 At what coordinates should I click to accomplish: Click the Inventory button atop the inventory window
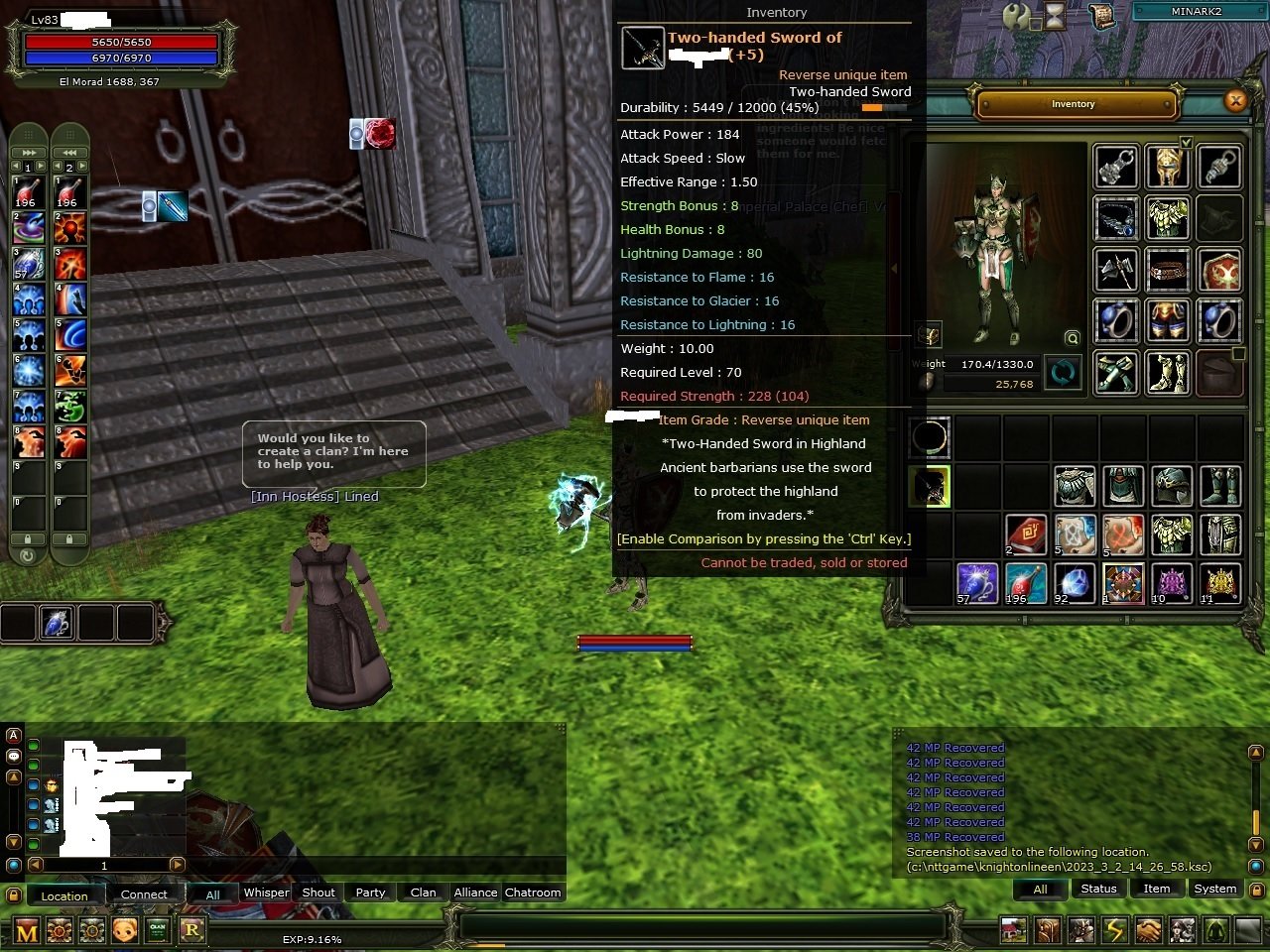point(1073,103)
